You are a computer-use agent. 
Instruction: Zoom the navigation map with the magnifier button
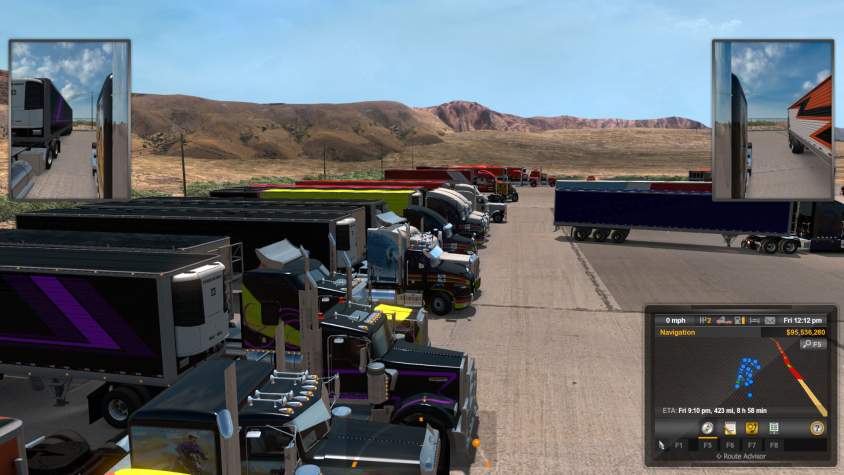(813, 344)
